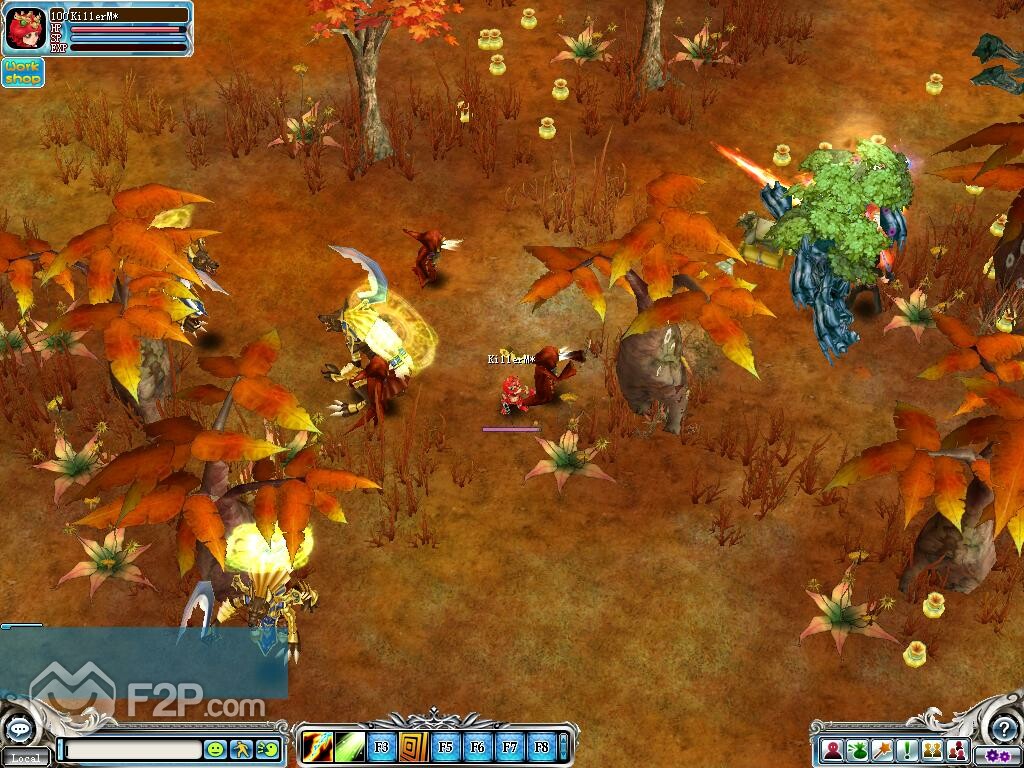Viewport: 1024px width, 768px height.
Task: Activate the green streak skill slot
Action: (x=349, y=746)
